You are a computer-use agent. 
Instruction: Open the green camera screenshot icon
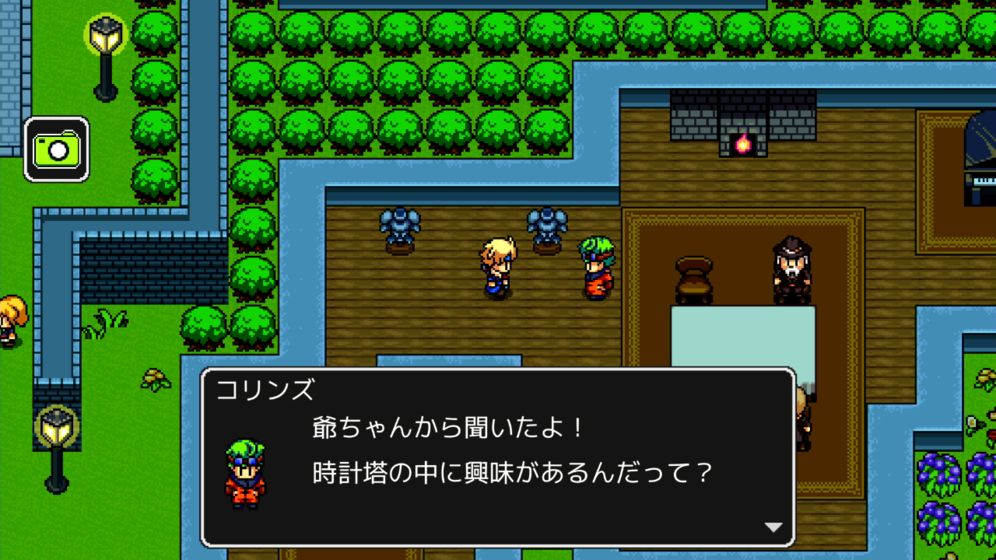56,150
